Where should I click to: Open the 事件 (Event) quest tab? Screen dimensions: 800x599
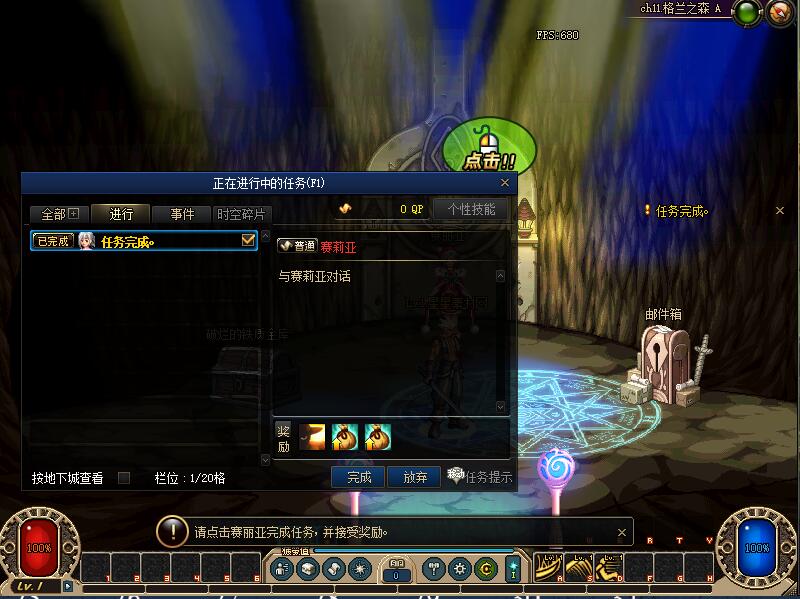point(182,214)
